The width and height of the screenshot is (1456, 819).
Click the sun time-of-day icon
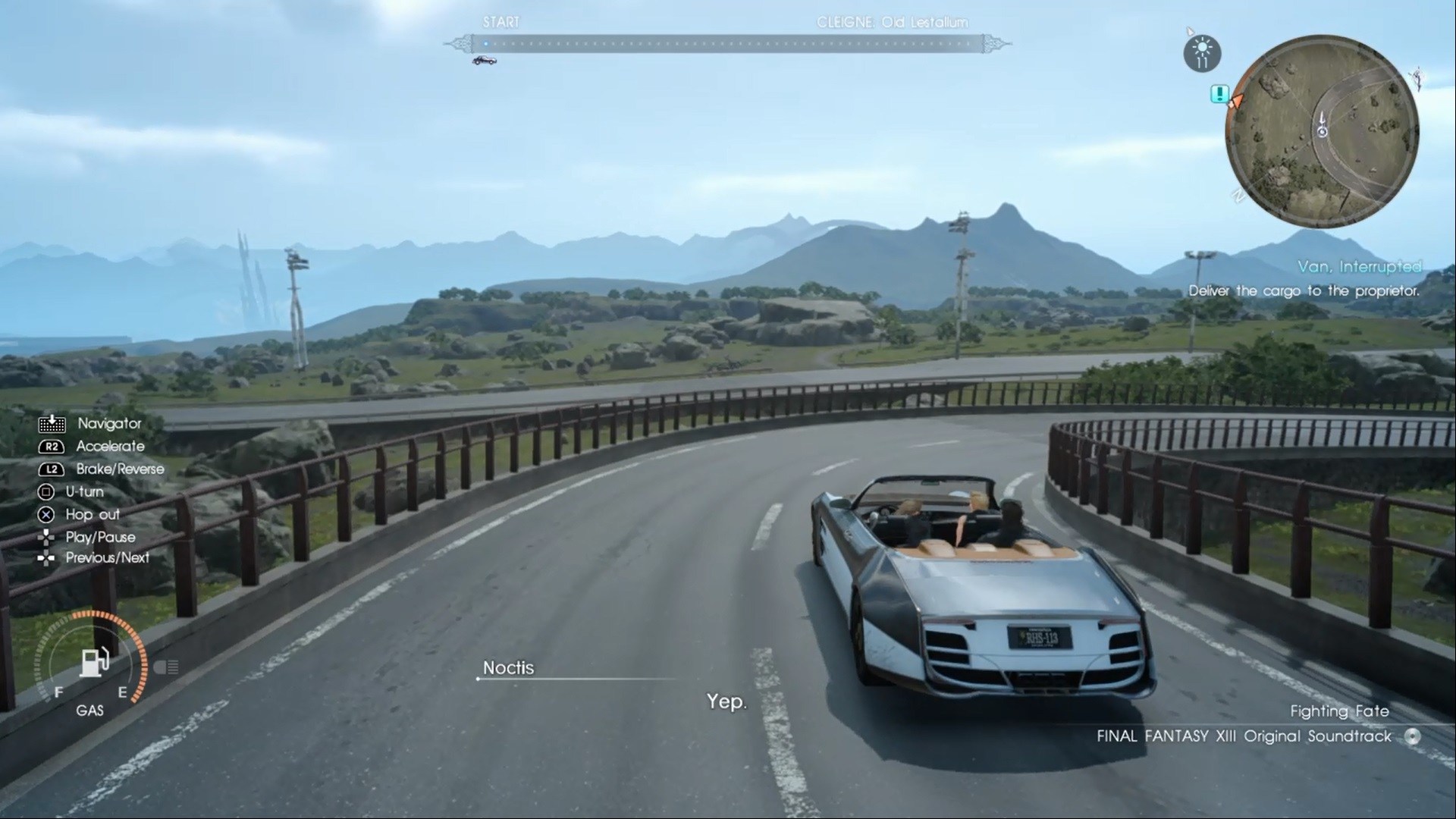point(1202,54)
